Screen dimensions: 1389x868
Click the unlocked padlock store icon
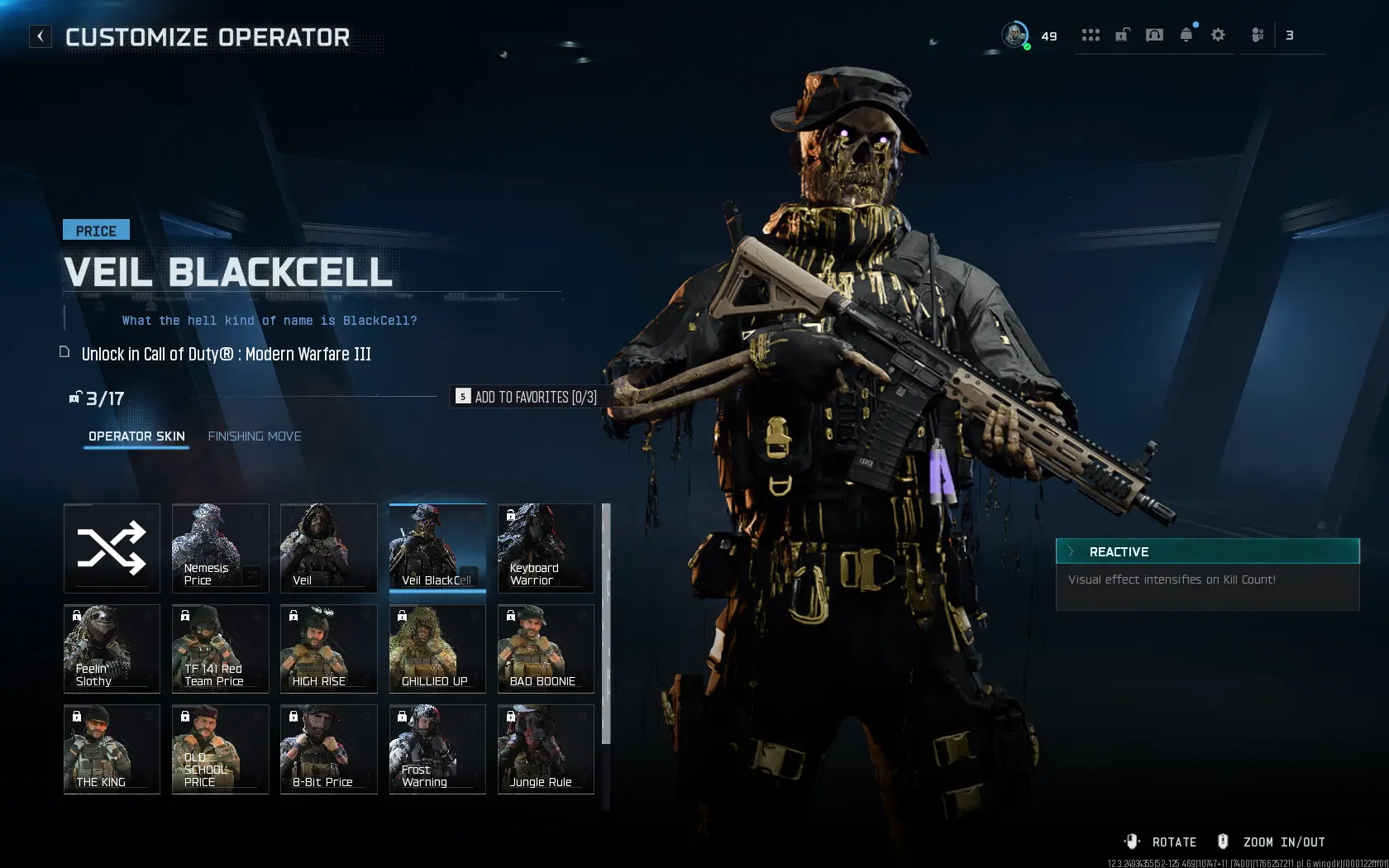click(x=1122, y=36)
